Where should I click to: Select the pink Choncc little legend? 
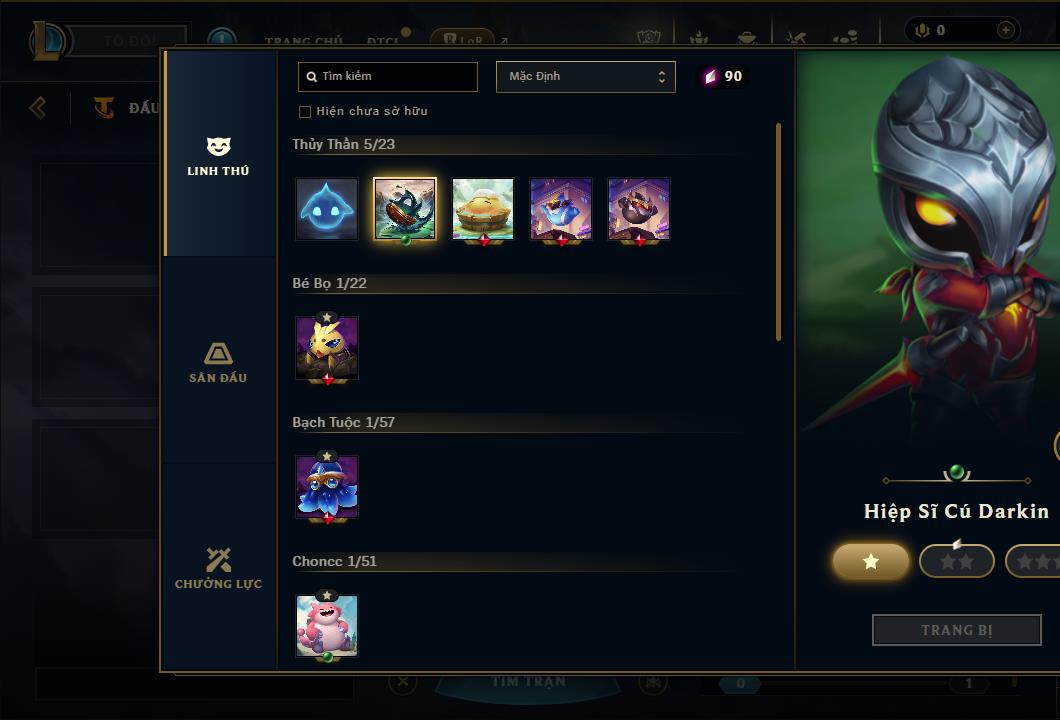(x=327, y=626)
